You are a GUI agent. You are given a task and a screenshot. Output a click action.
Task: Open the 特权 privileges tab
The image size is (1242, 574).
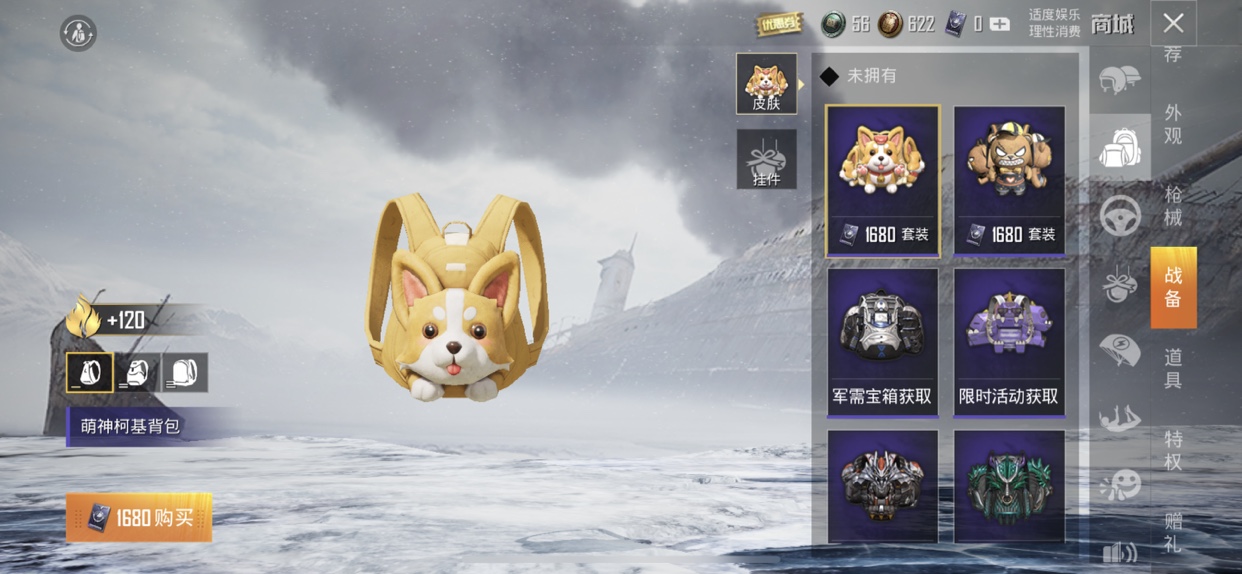[1173, 450]
